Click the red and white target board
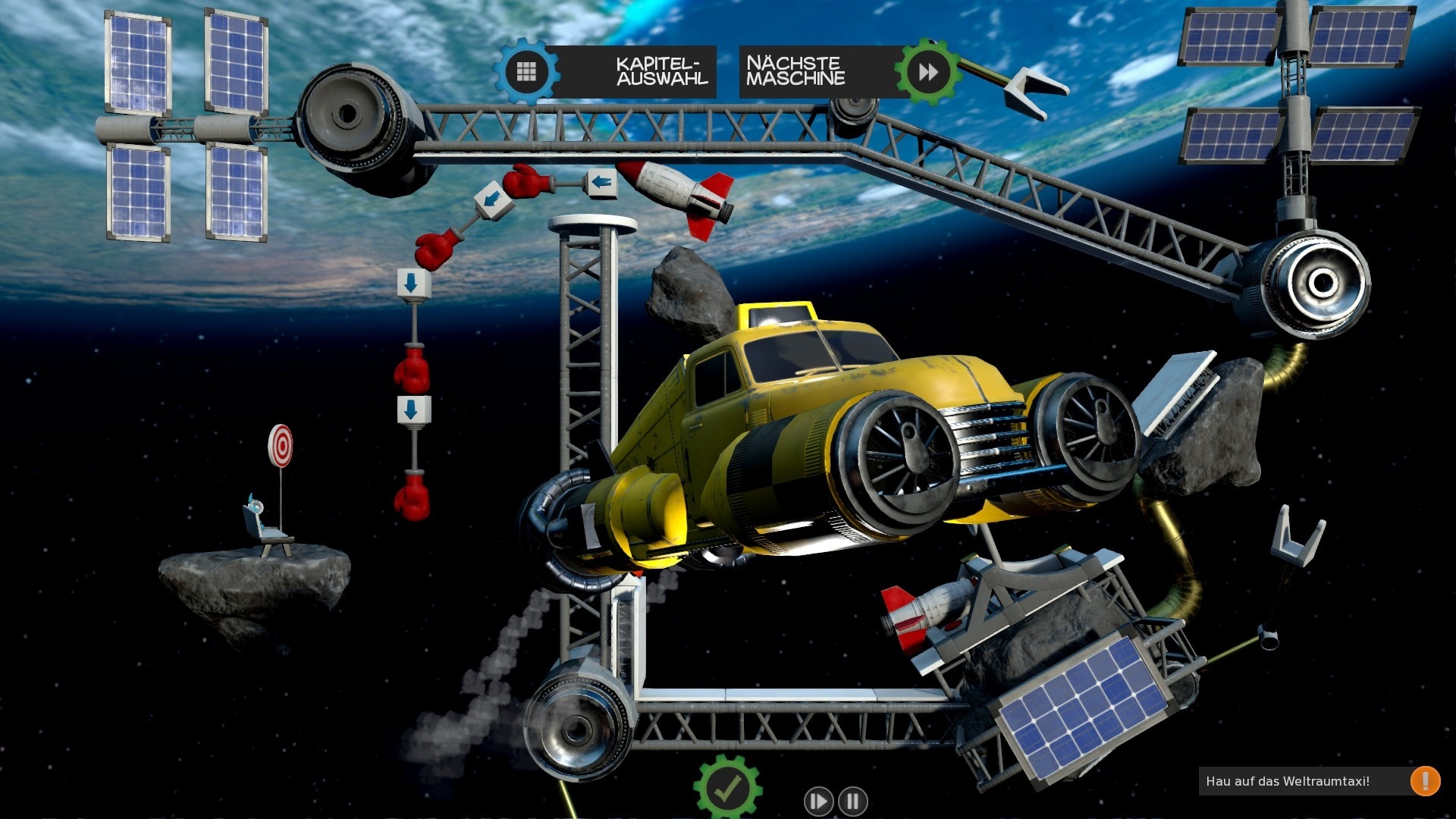 pos(281,445)
